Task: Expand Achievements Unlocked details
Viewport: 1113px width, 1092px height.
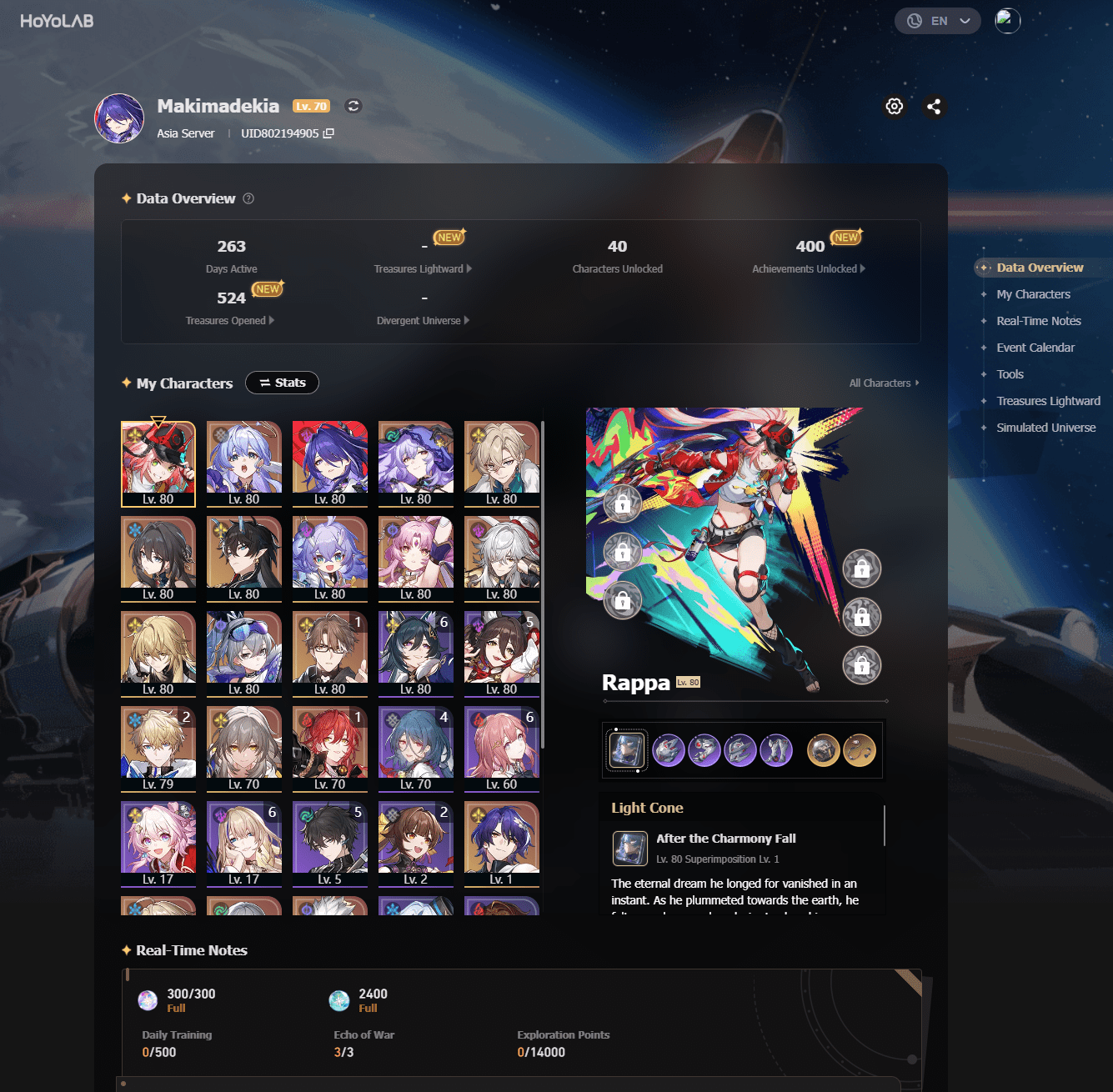Action: 808,268
